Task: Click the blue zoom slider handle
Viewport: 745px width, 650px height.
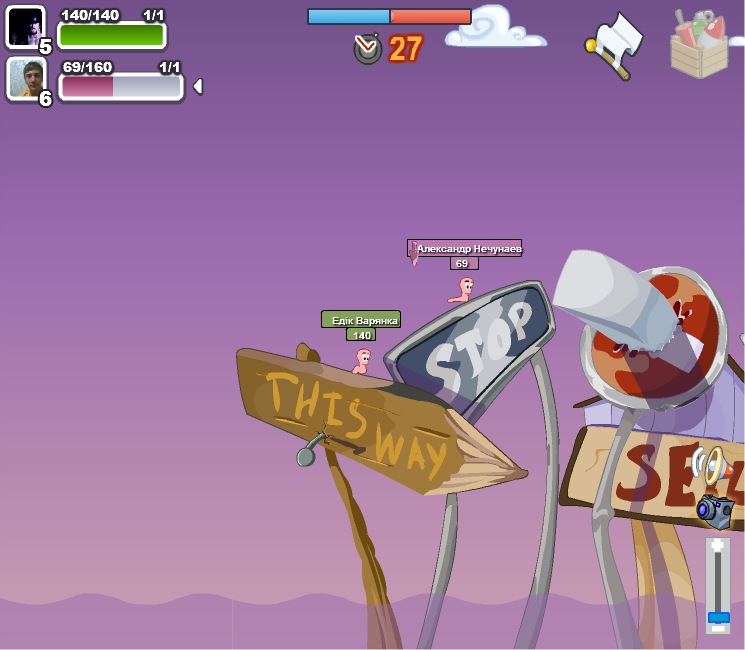Action: coord(718,617)
